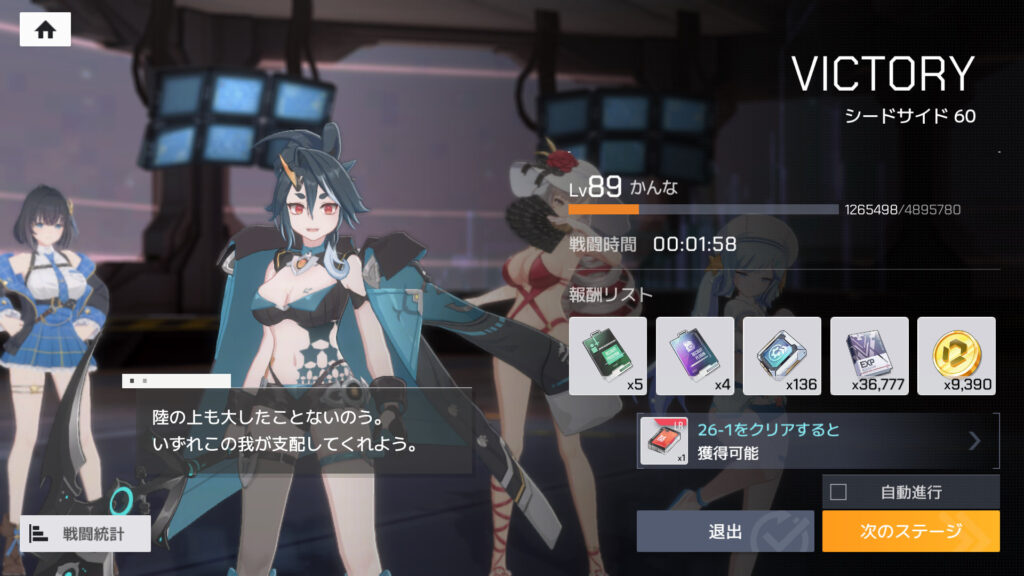Toggle the 自動進行 auto-advance checkbox
Viewport: 1024px width, 576px height.
click(x=838, y=492)
